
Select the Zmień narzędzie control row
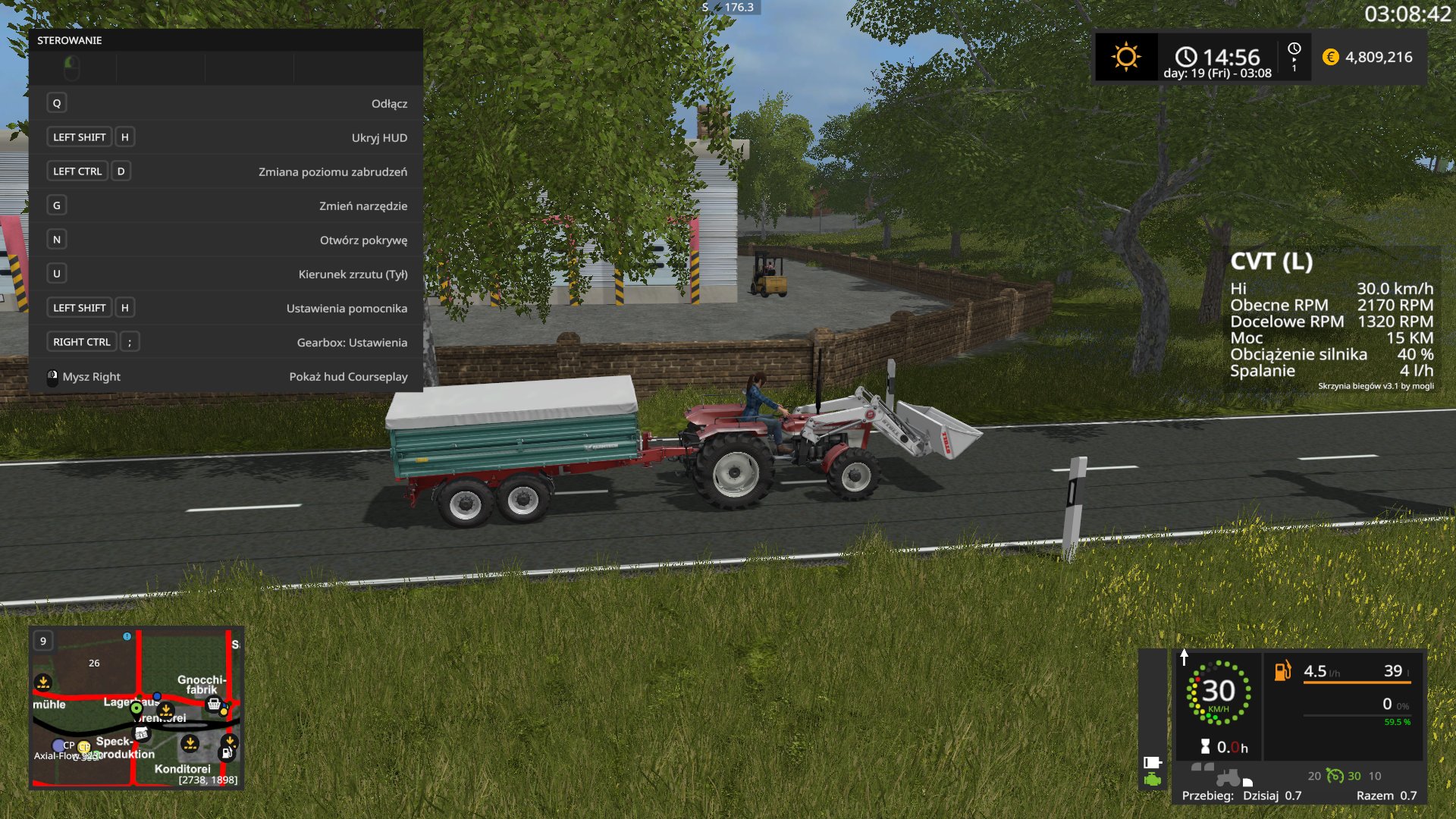pyautogui.click(x=225, y=206)
